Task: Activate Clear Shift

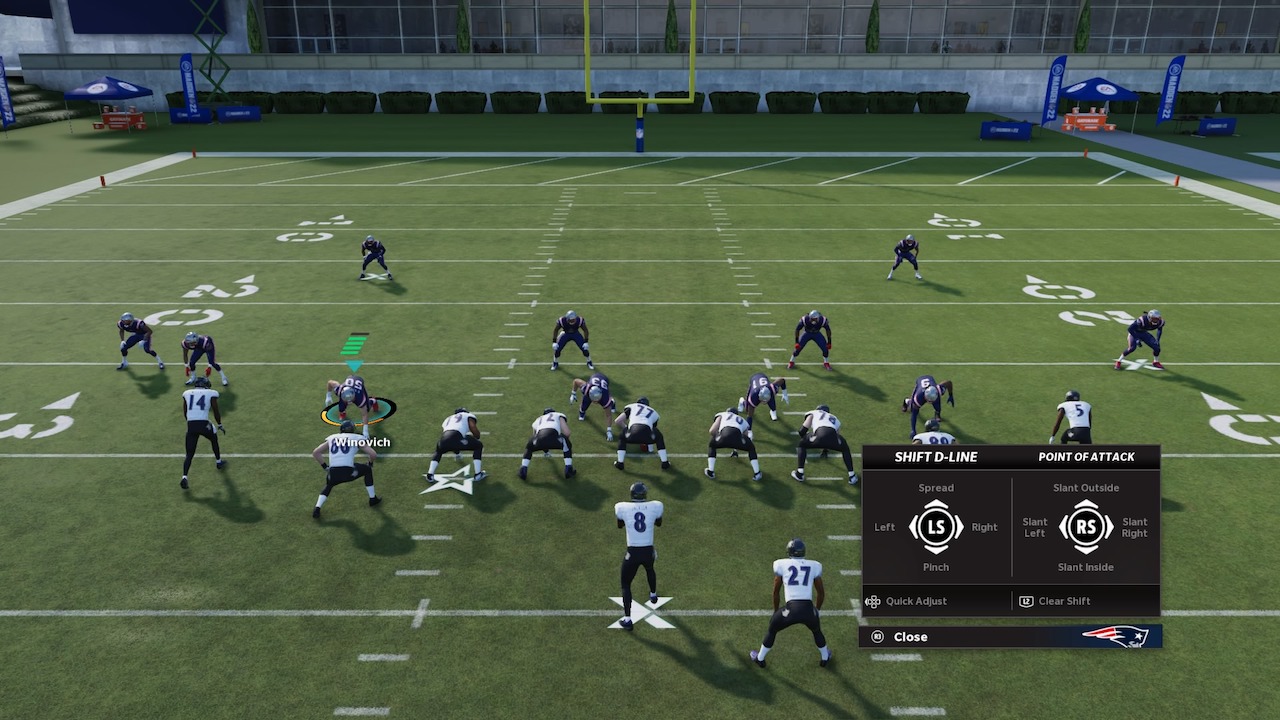Action: [1063, 601]
